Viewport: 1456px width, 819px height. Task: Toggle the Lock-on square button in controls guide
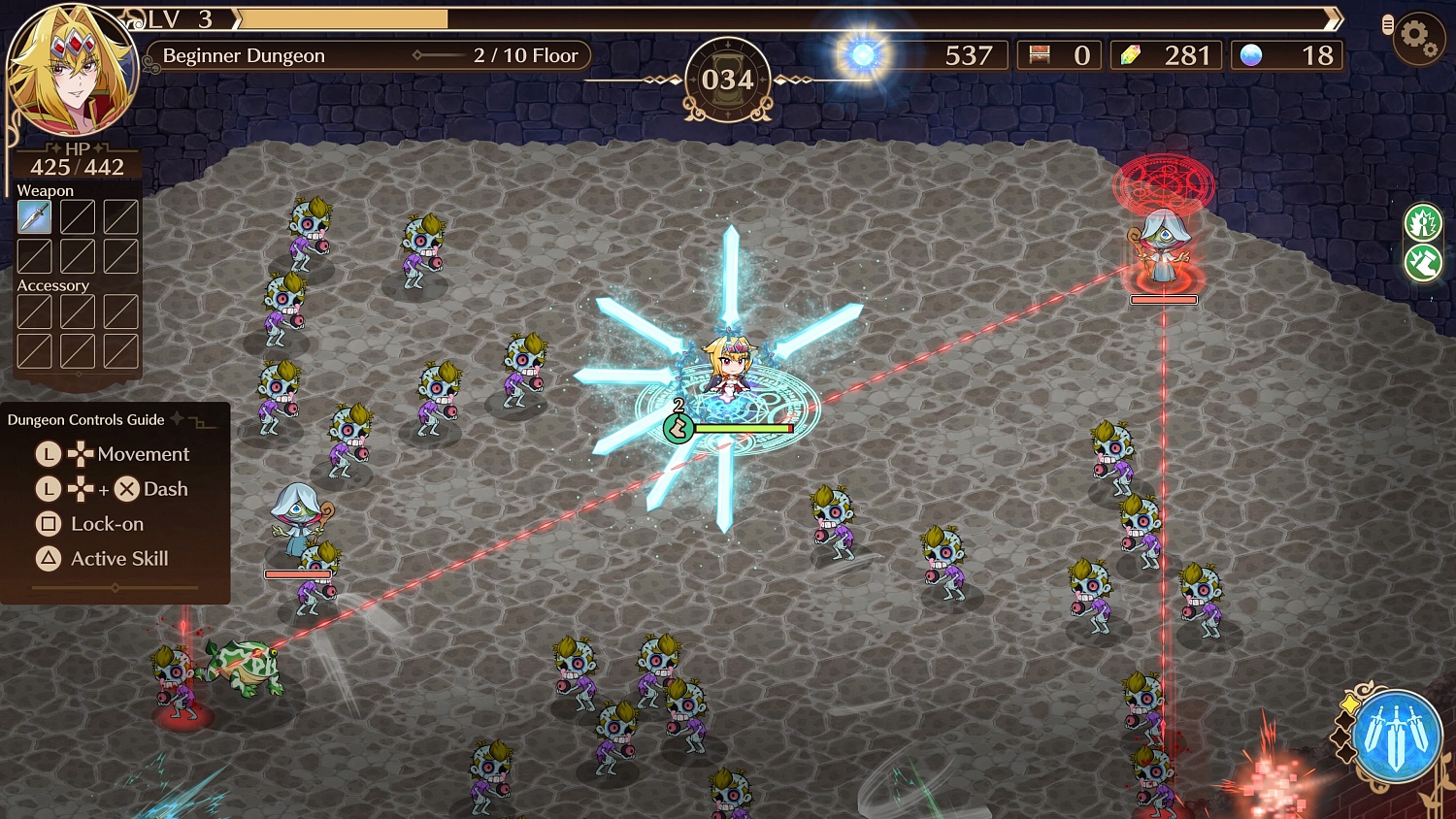click(47, 524)
